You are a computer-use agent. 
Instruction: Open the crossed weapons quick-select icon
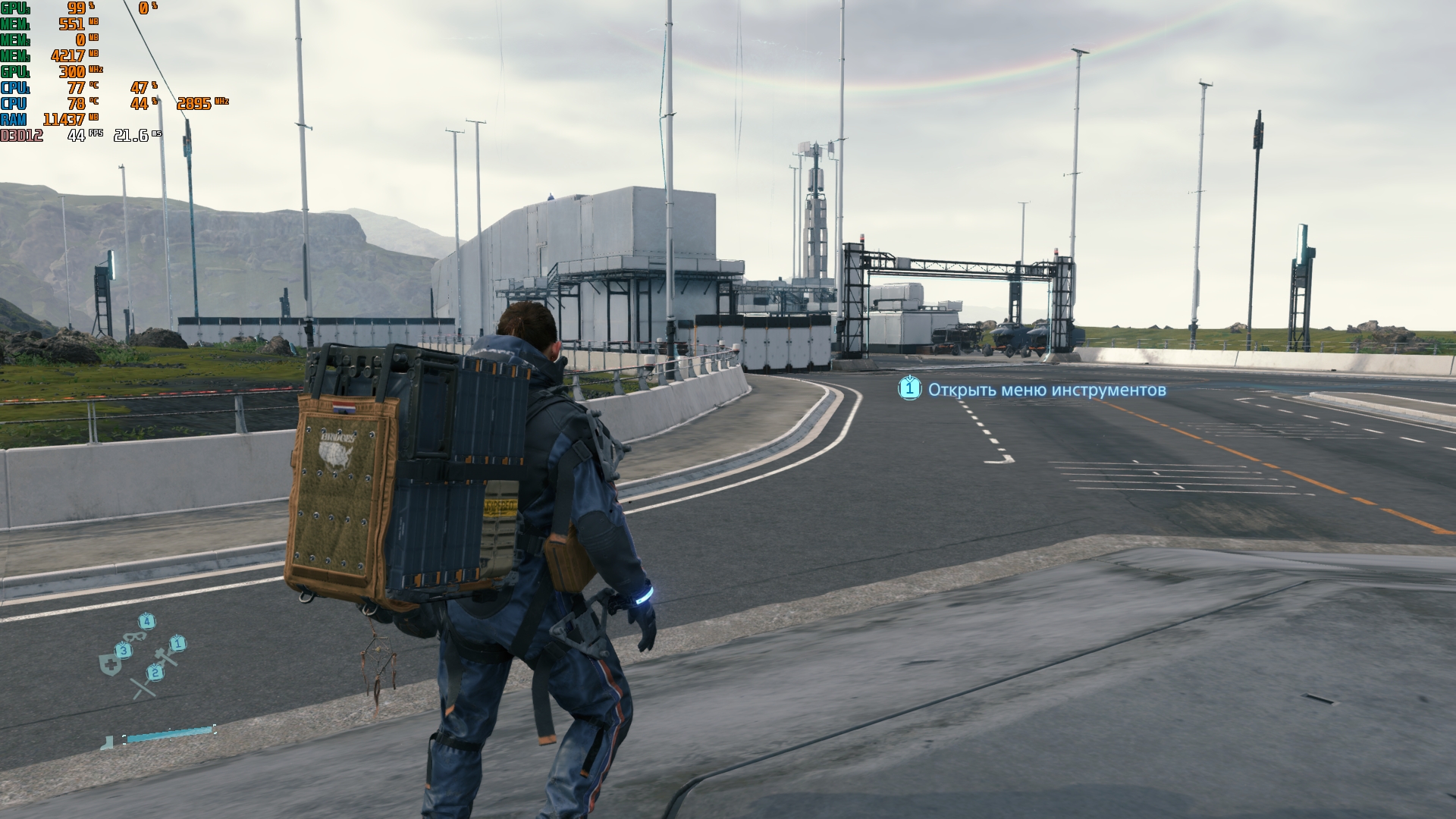coord(143,686)
